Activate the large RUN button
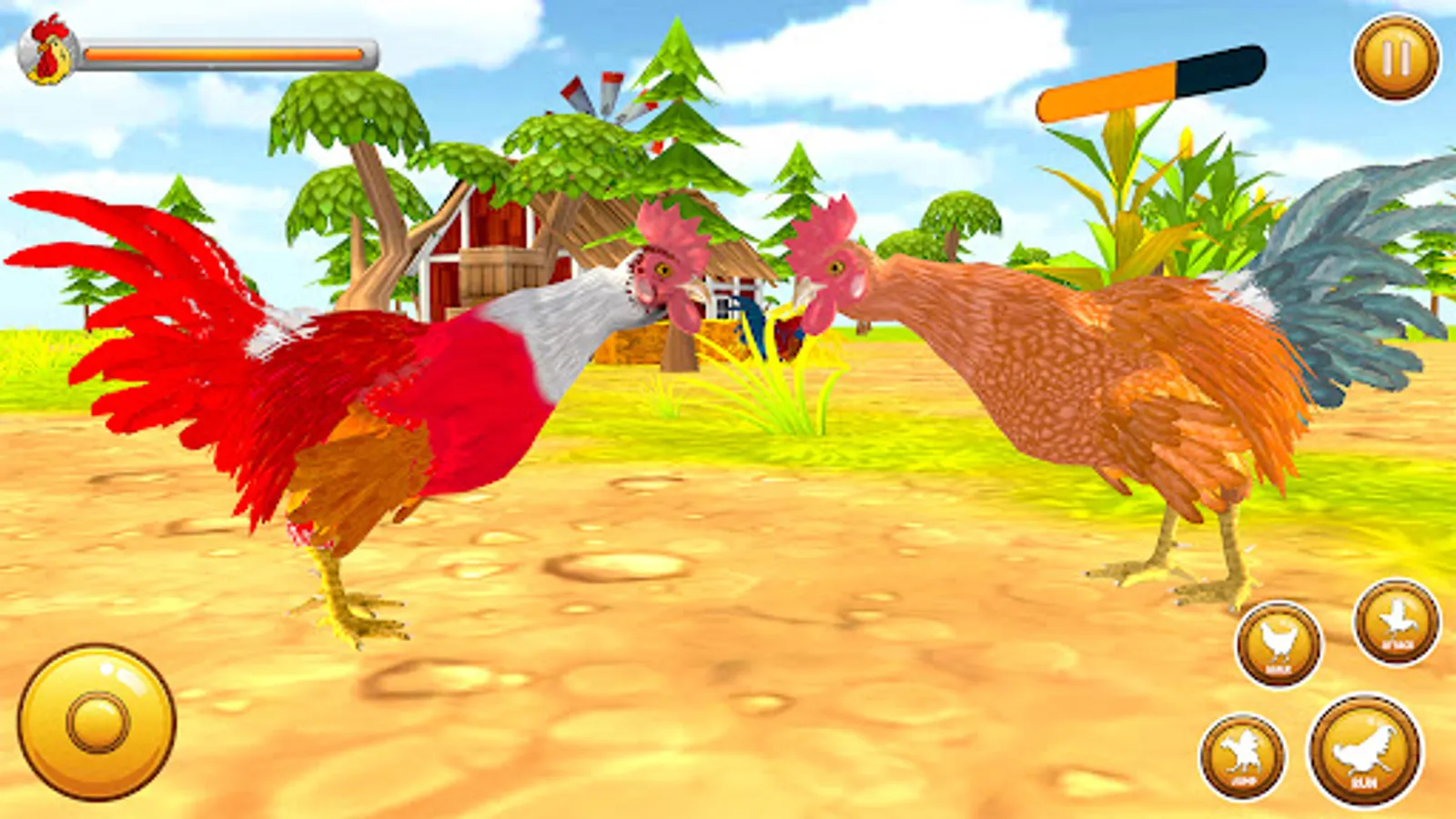1456x819 pixels. coord(1365,748)
